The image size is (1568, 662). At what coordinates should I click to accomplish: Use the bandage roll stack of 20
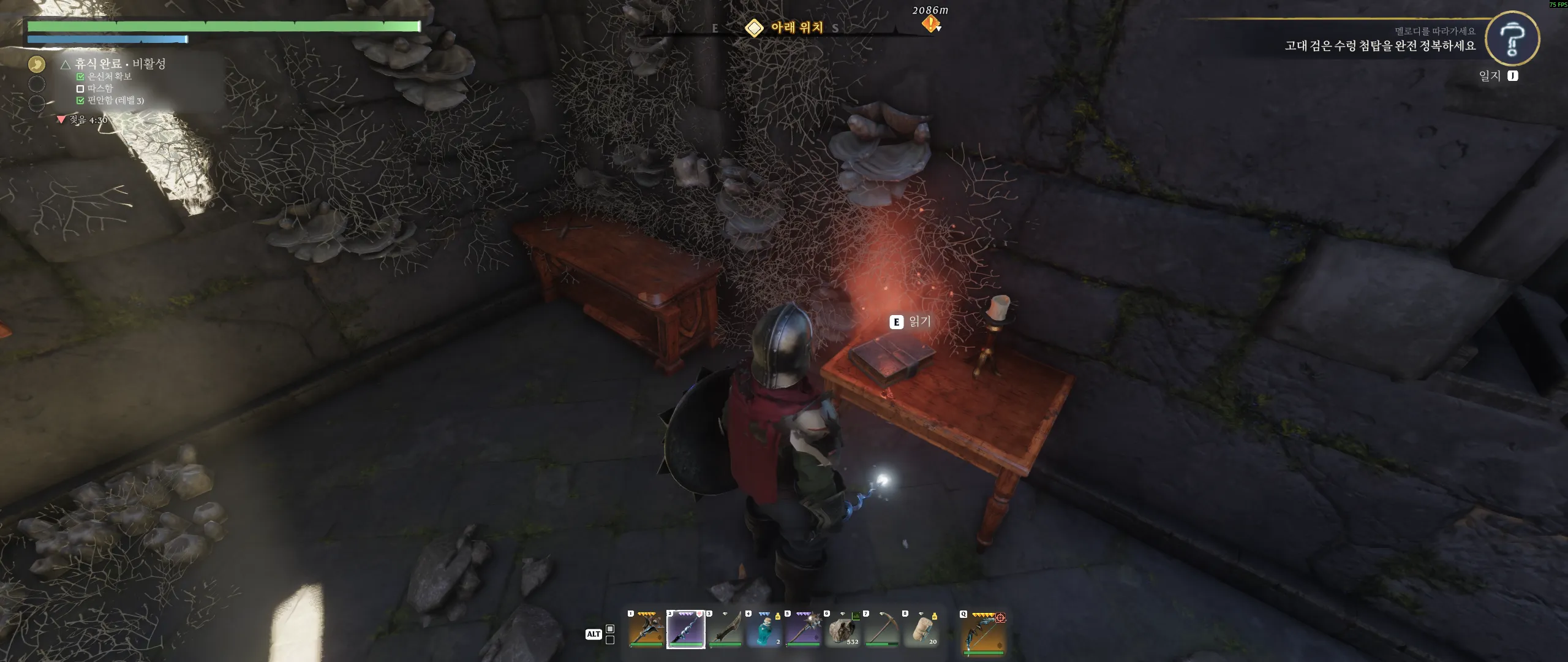coord(921,630)
